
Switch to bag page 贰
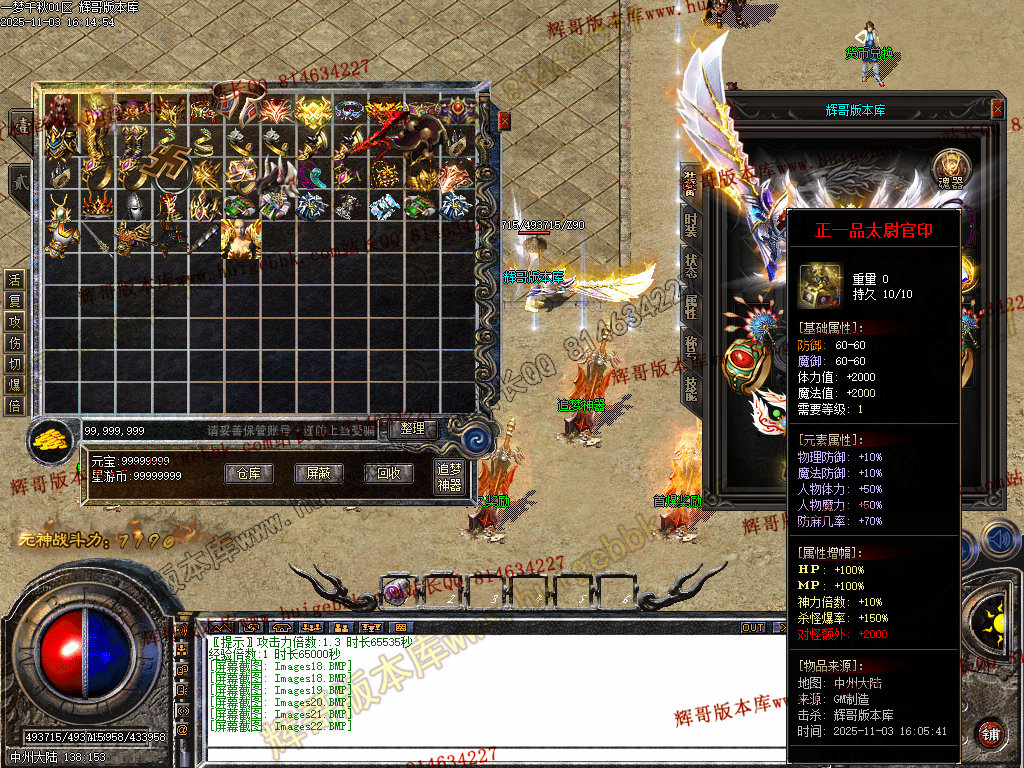tap(20, 181)
